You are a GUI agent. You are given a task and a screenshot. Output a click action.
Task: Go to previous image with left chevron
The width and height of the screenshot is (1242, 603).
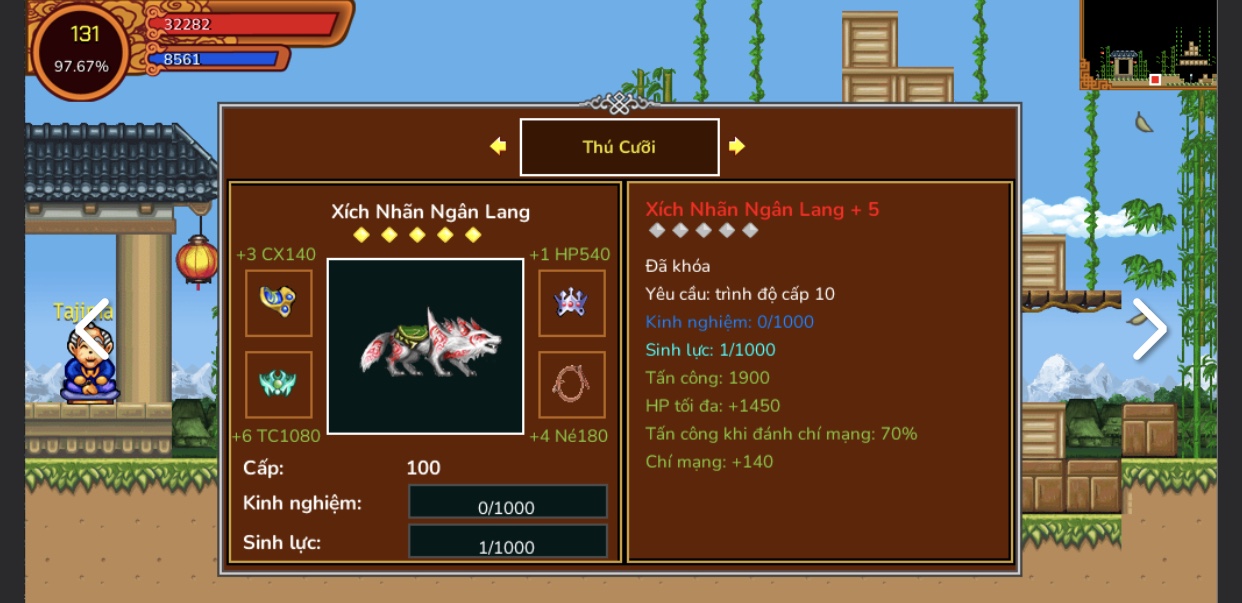click(x=92, y=329)
